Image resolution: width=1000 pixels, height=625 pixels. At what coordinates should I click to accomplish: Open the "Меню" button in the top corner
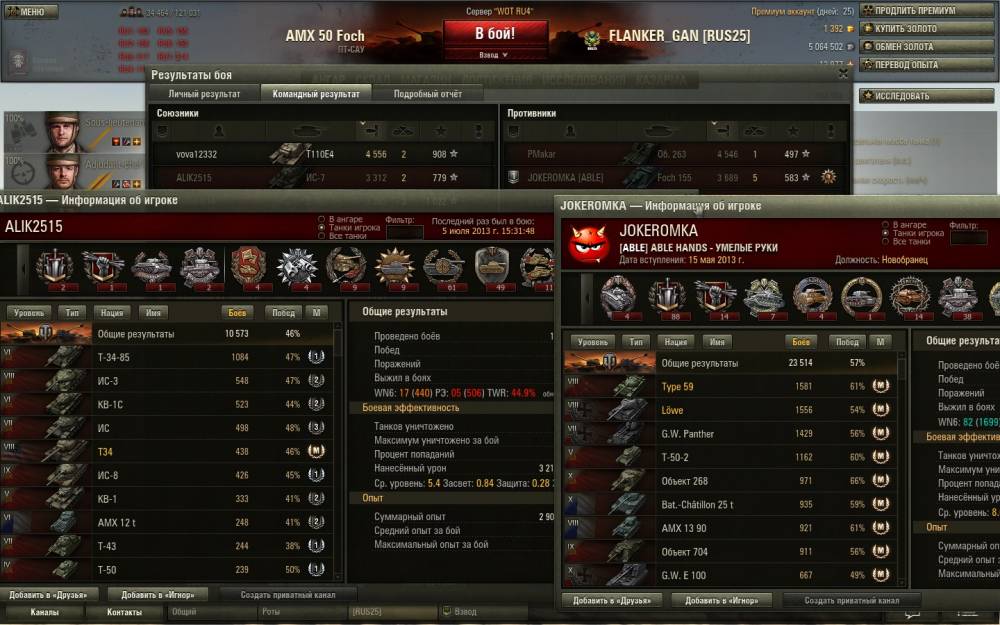[30, 12]
